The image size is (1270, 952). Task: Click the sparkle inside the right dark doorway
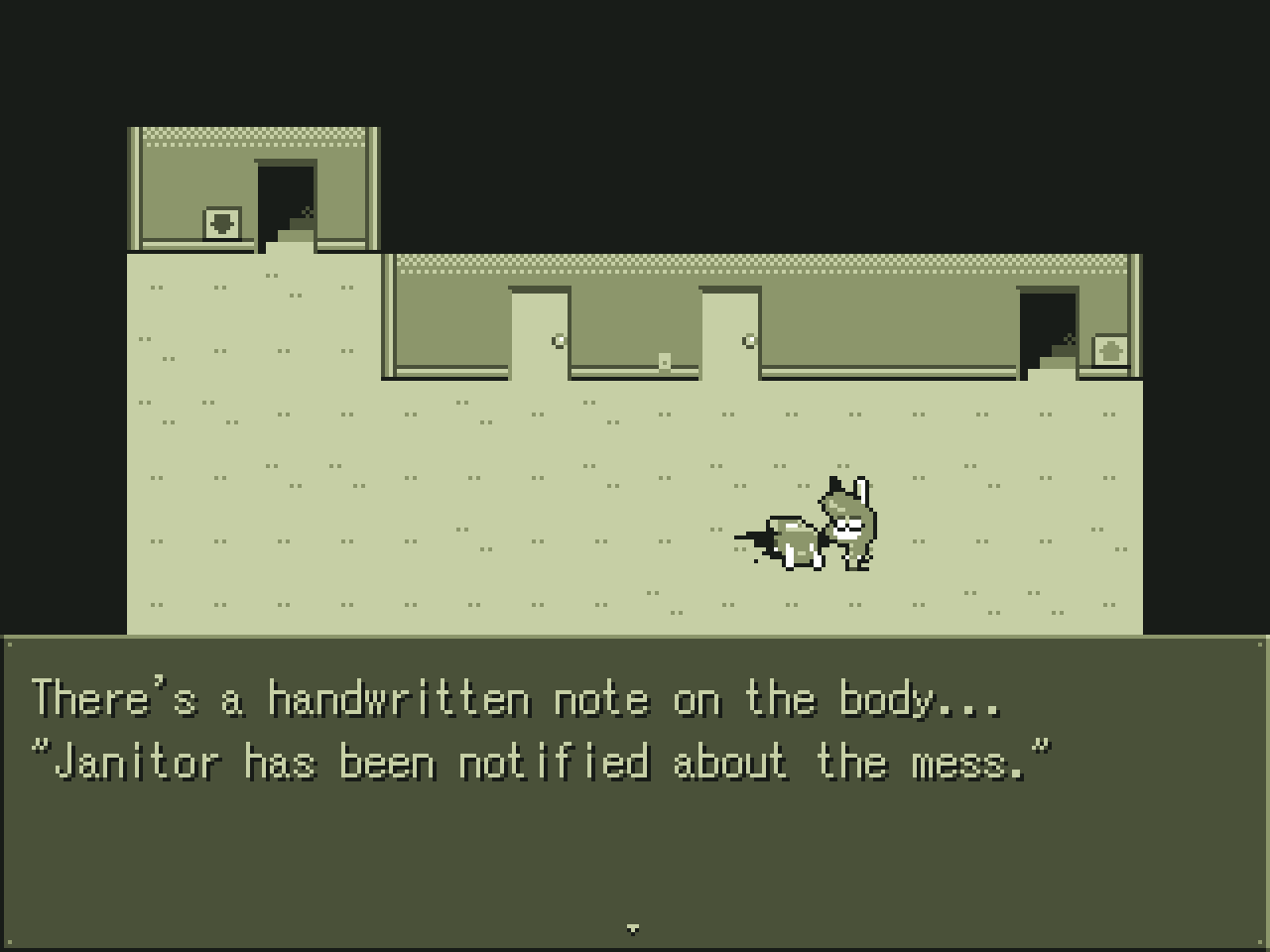[x=1069, y=339]
